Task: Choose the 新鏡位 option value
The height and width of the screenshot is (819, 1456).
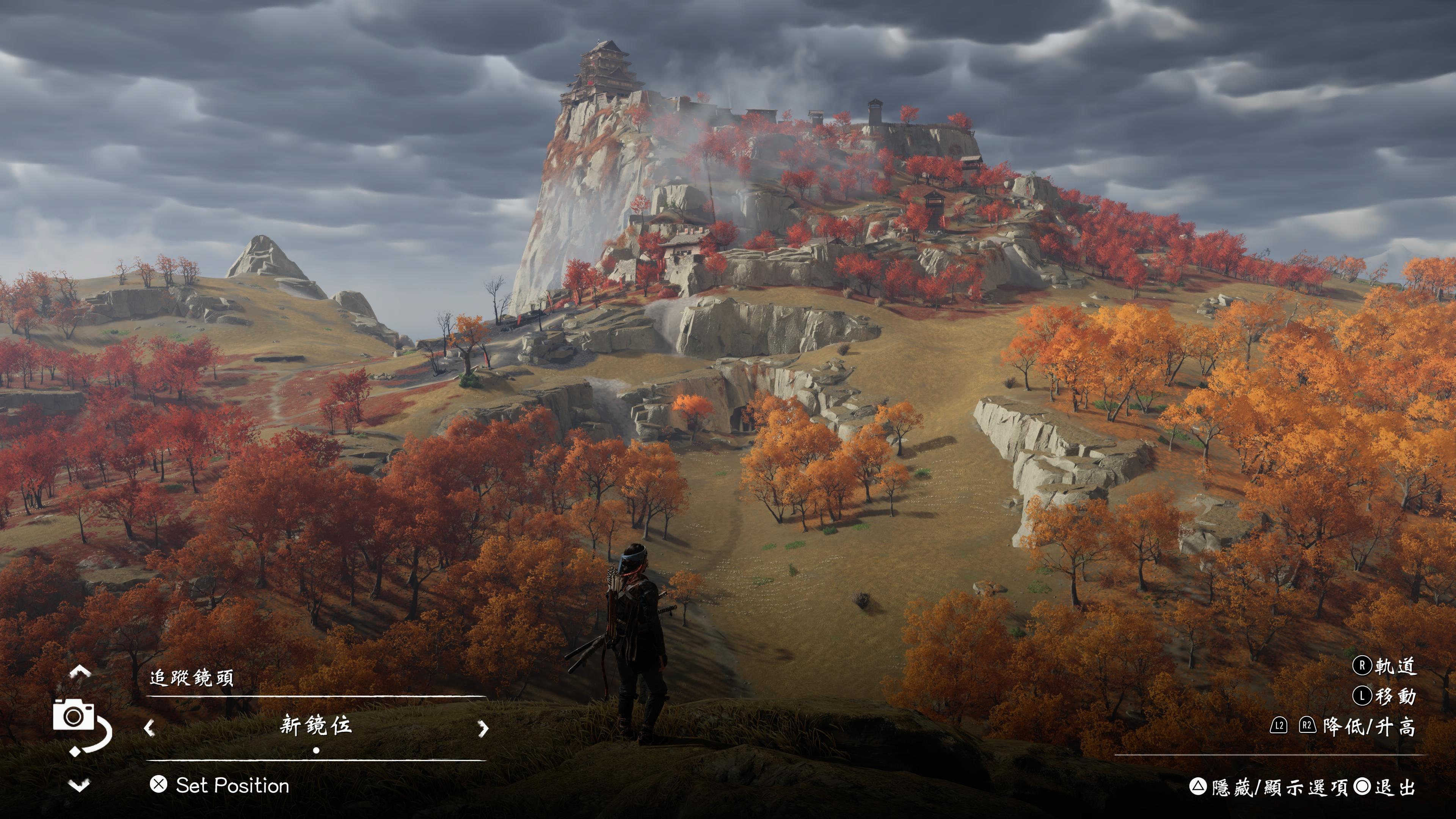Action: (316, 726)
